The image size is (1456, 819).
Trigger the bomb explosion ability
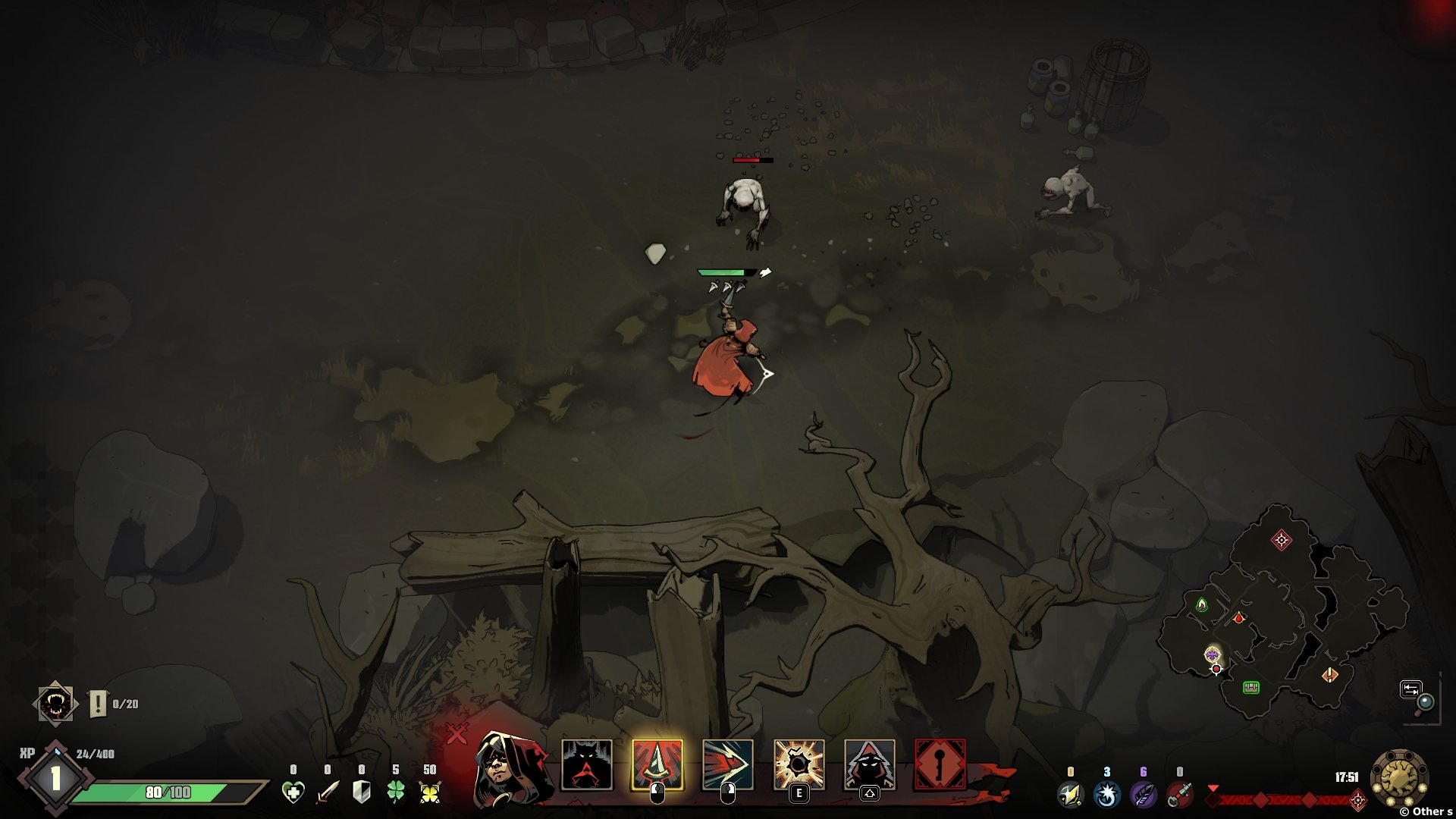[x=799, y=764]
